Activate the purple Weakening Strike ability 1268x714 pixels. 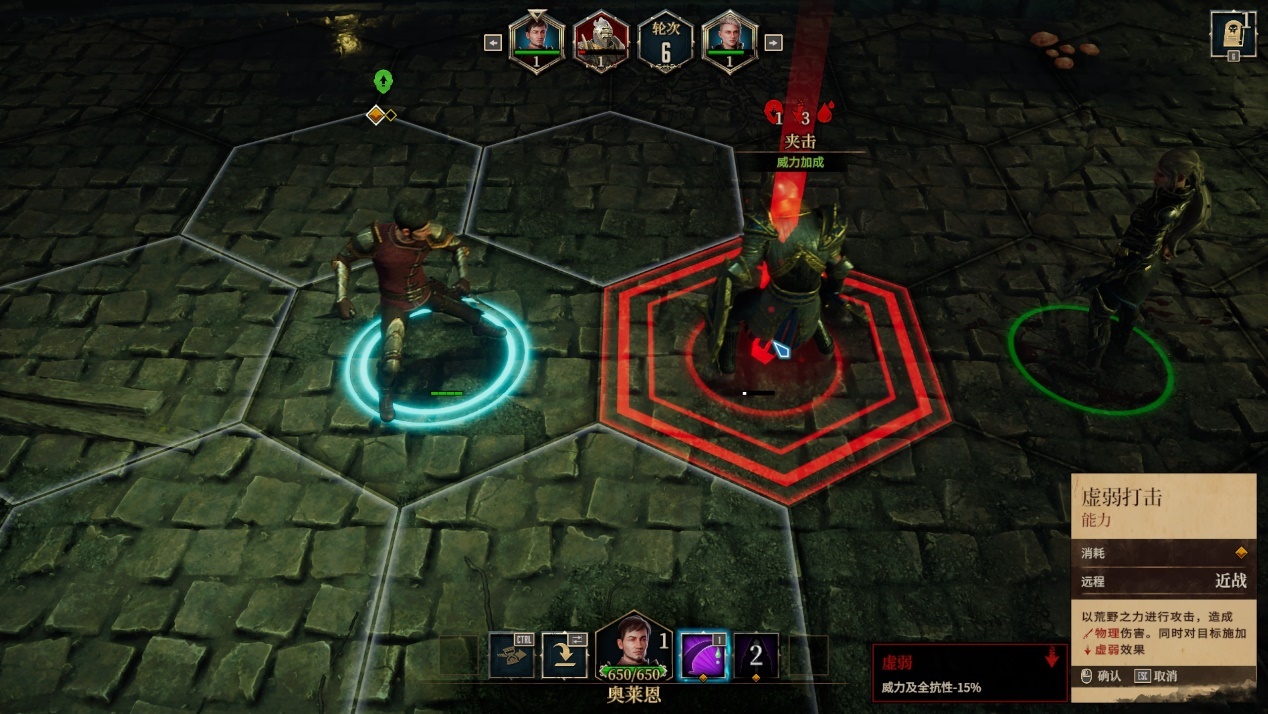click(703, 655)
